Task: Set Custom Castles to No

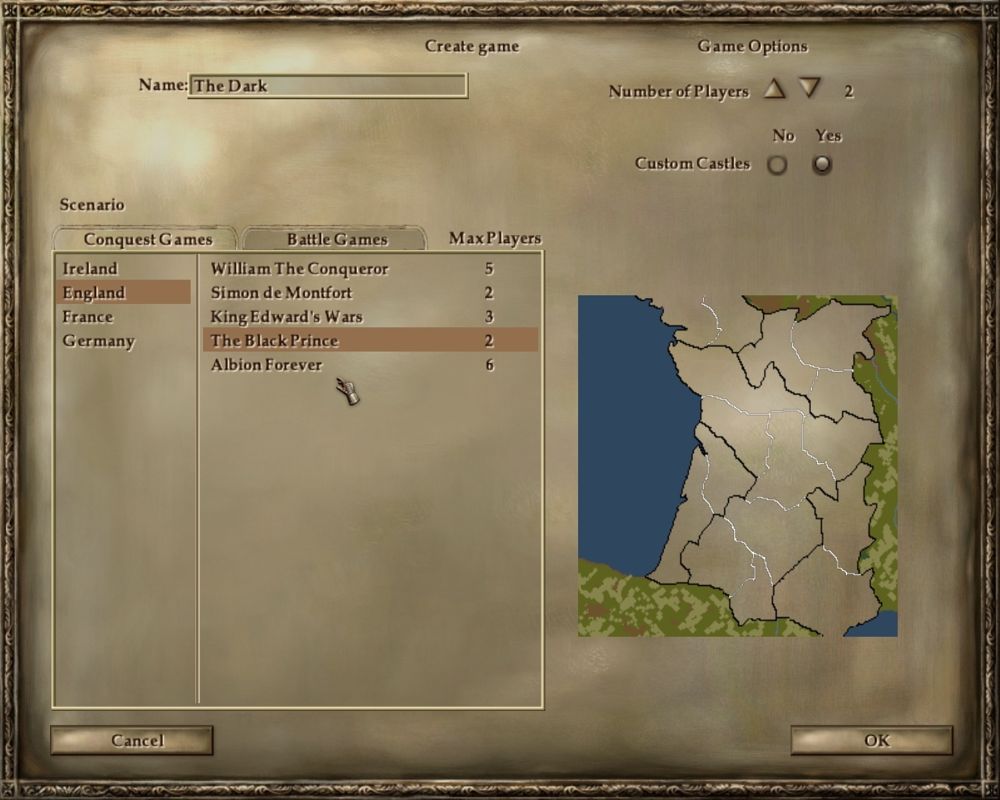Action: pos(777,164)
